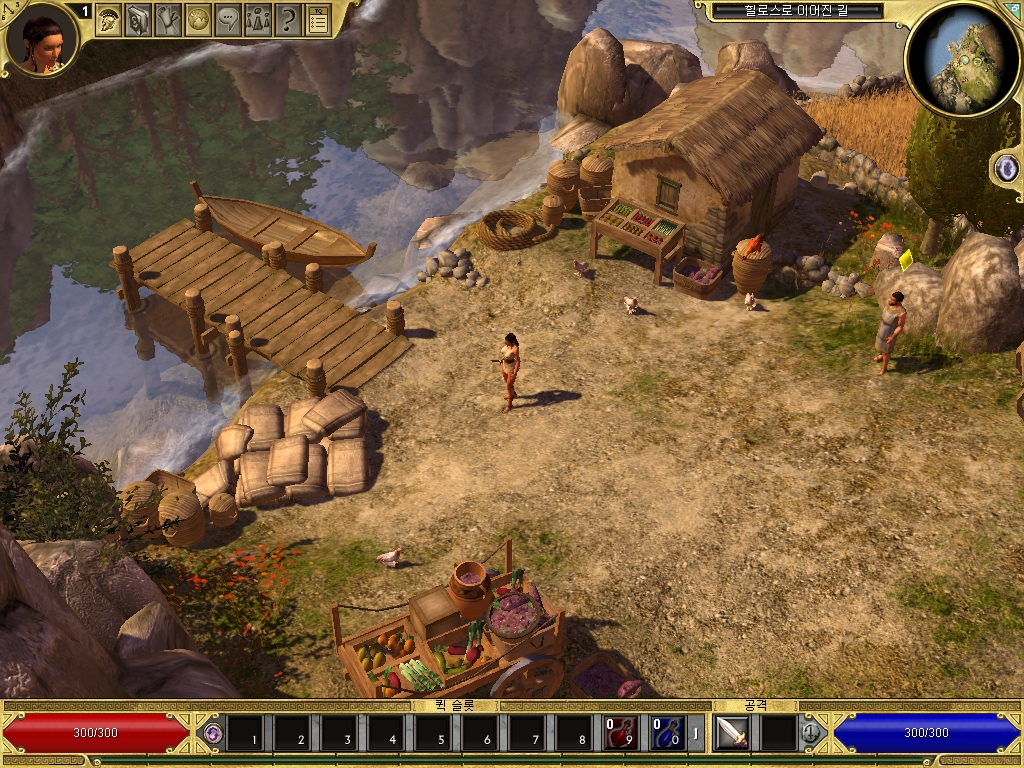Click the circular minimap
The image size is (1024, 768).
click(x=963, y=58)
